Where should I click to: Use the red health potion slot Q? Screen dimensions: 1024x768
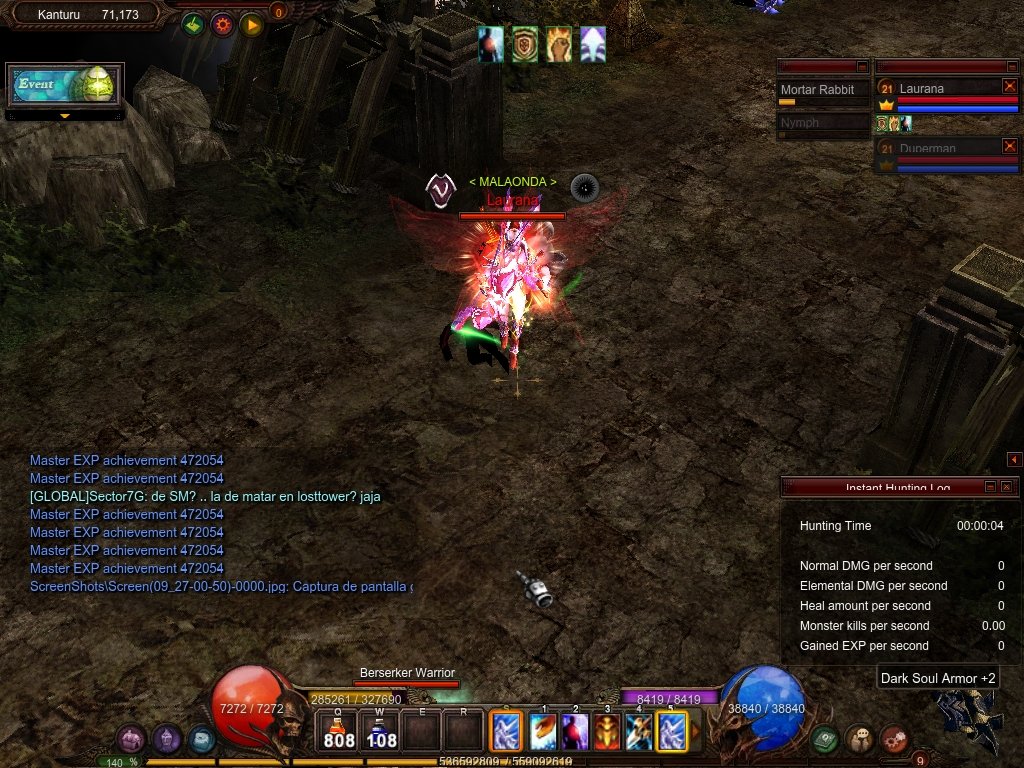coord(338,732)
